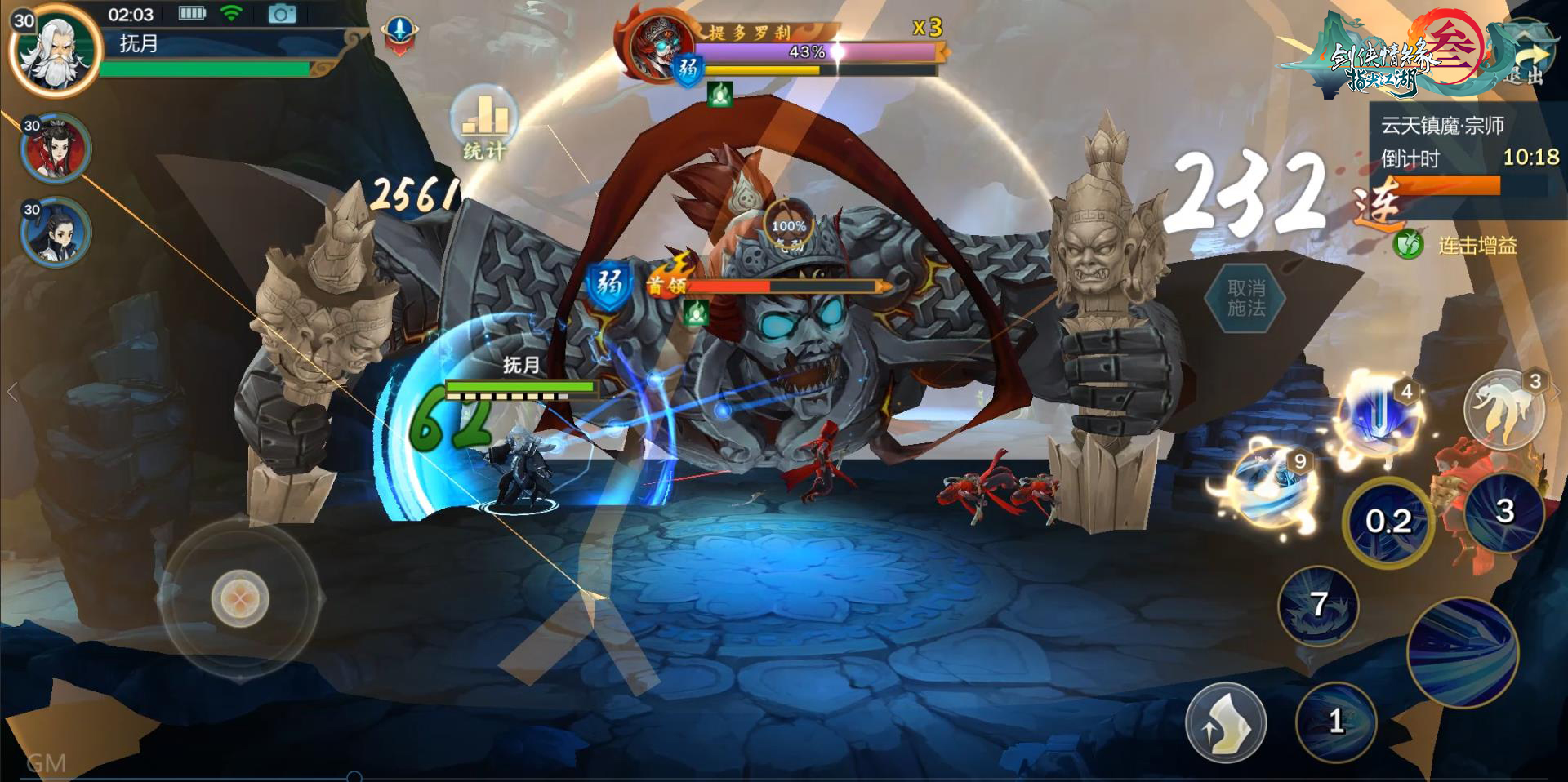Screen dimensions: 1568x782
Task: Tap the skill showing 1 cooldown
Action: click(x=1336, y=721)
